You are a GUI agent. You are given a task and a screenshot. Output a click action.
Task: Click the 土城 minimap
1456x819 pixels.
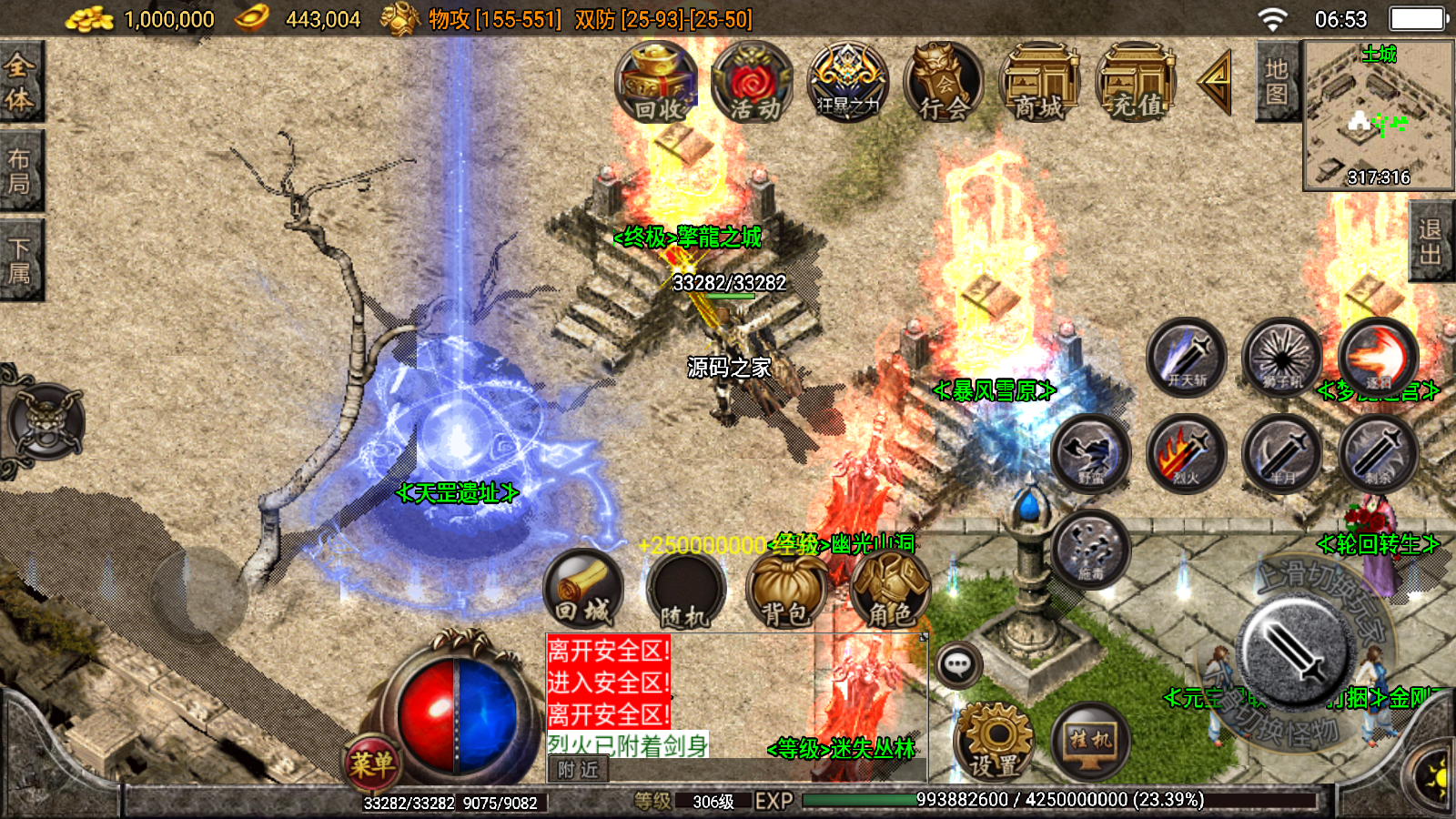point(1378,115)
